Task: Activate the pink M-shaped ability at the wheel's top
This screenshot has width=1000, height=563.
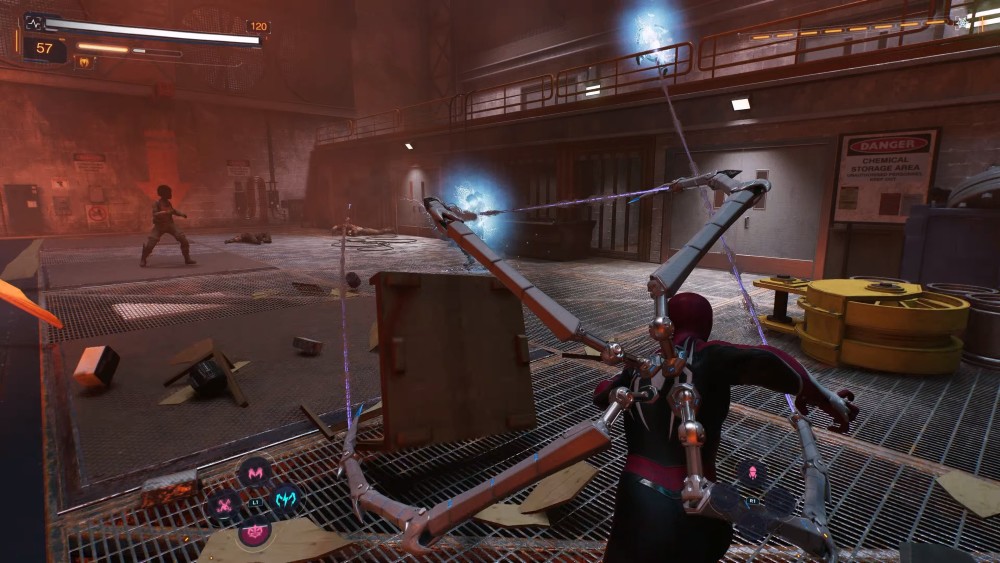Action: 255,471
